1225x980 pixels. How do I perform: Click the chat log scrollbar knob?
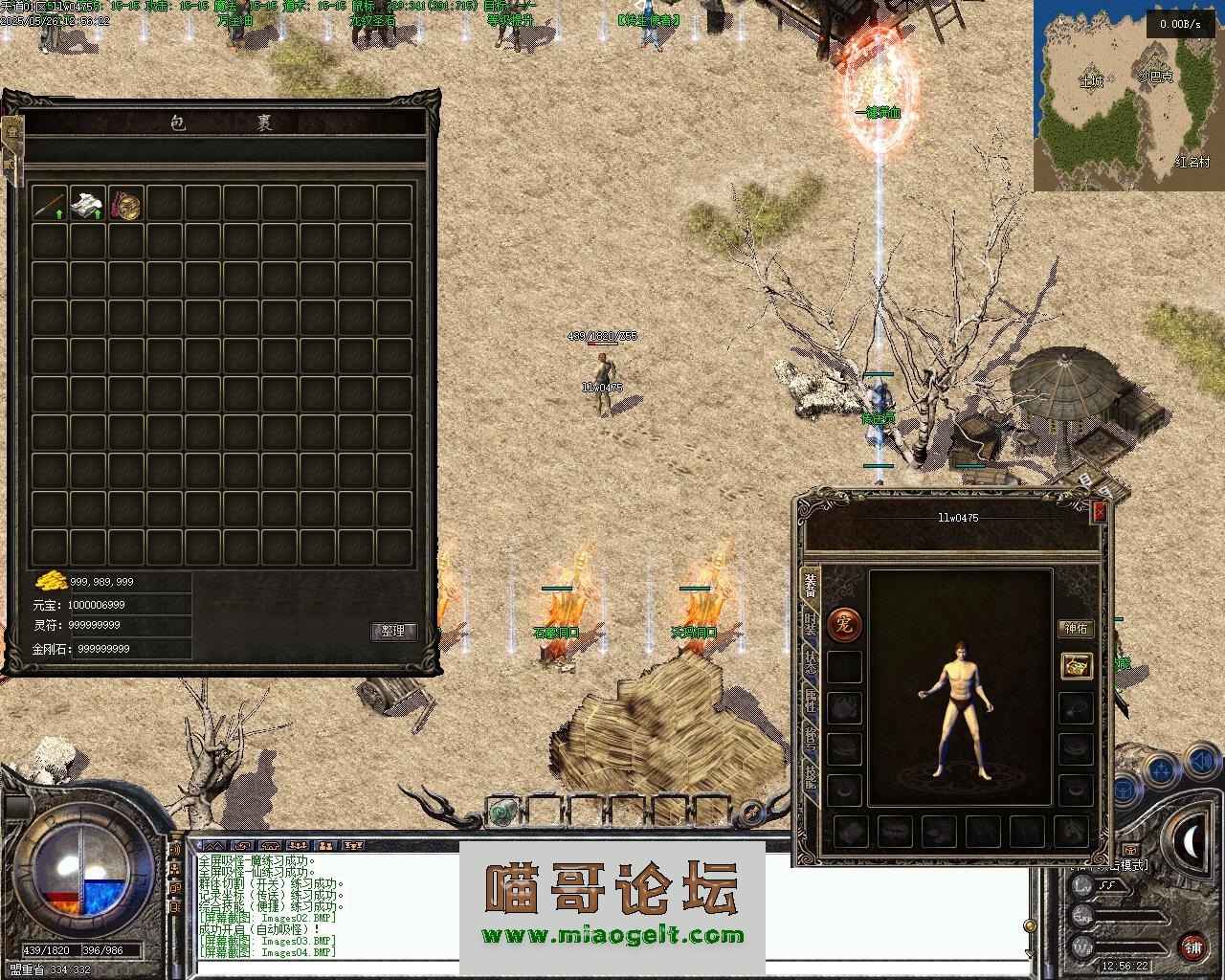click(x=1030, y=925)
